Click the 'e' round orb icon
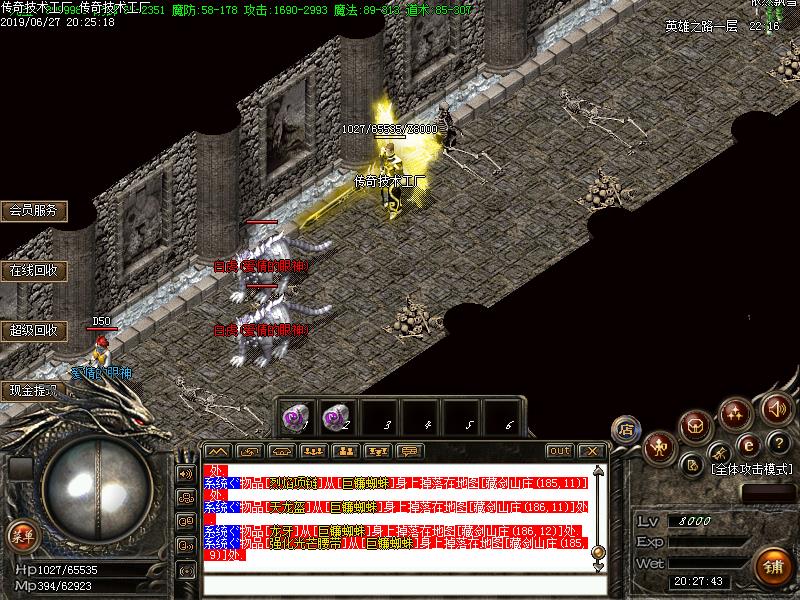 (x=747, y=444)
